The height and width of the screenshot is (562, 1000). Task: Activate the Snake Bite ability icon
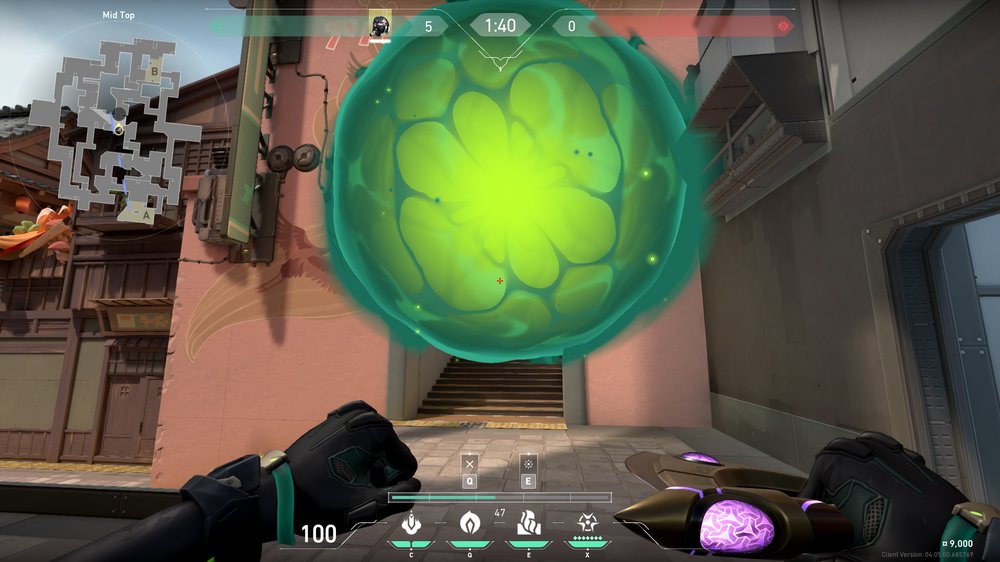[x=410, y=523]
